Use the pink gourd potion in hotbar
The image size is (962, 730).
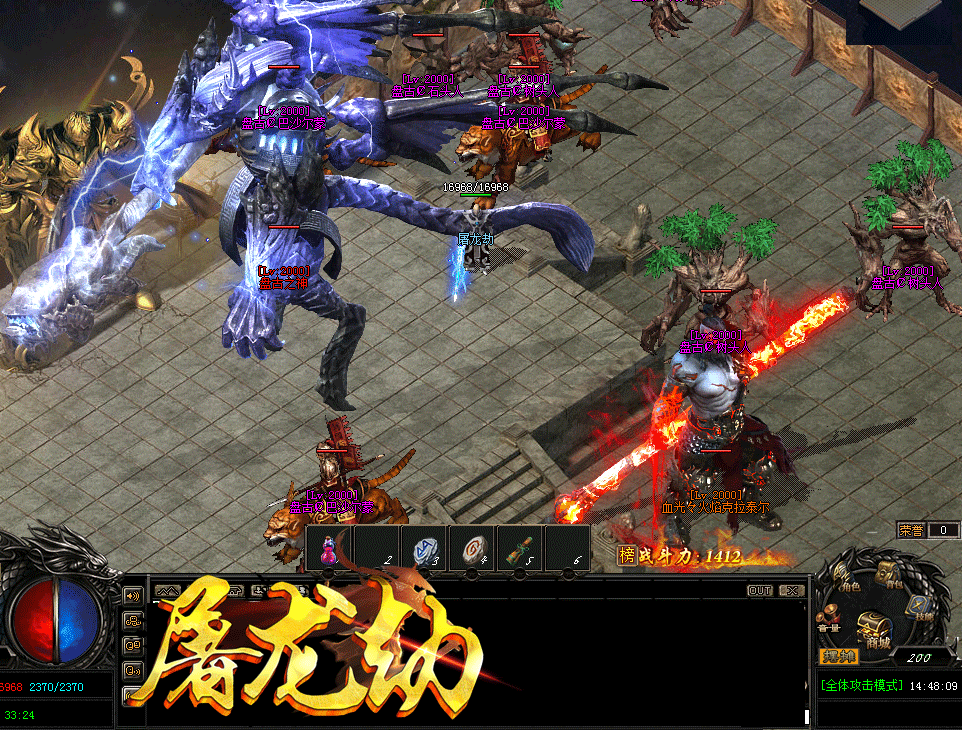click(x=327, y=551)
